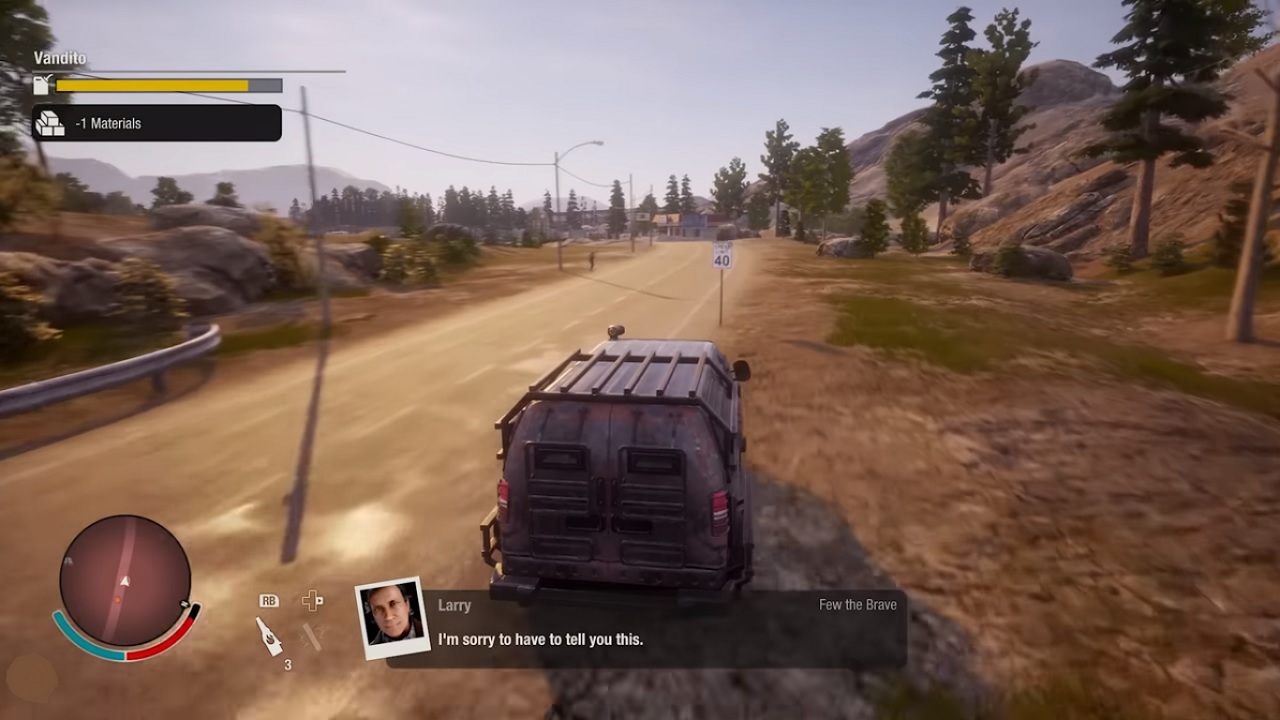Toggle the greyed-out second item slot
Viewport: 1280px width, 720px height.
point(310,636)
